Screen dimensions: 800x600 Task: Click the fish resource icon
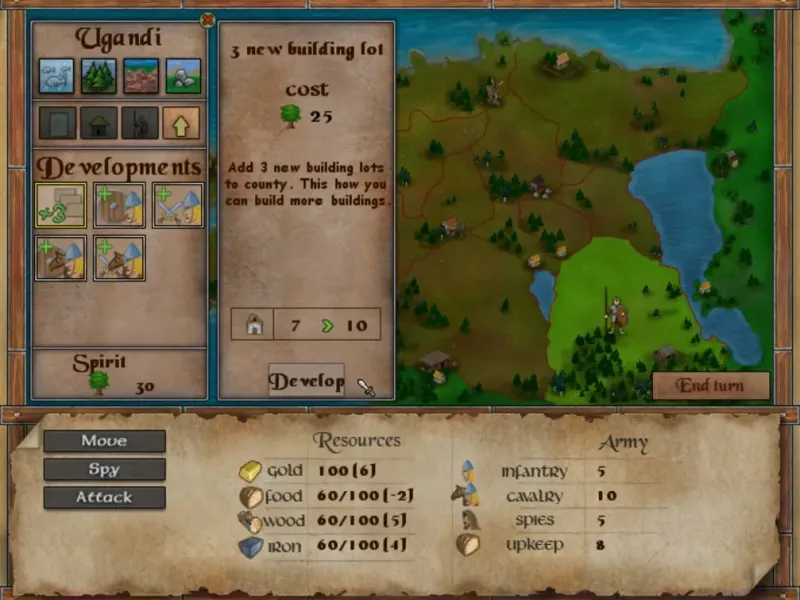tap(57, 75)
